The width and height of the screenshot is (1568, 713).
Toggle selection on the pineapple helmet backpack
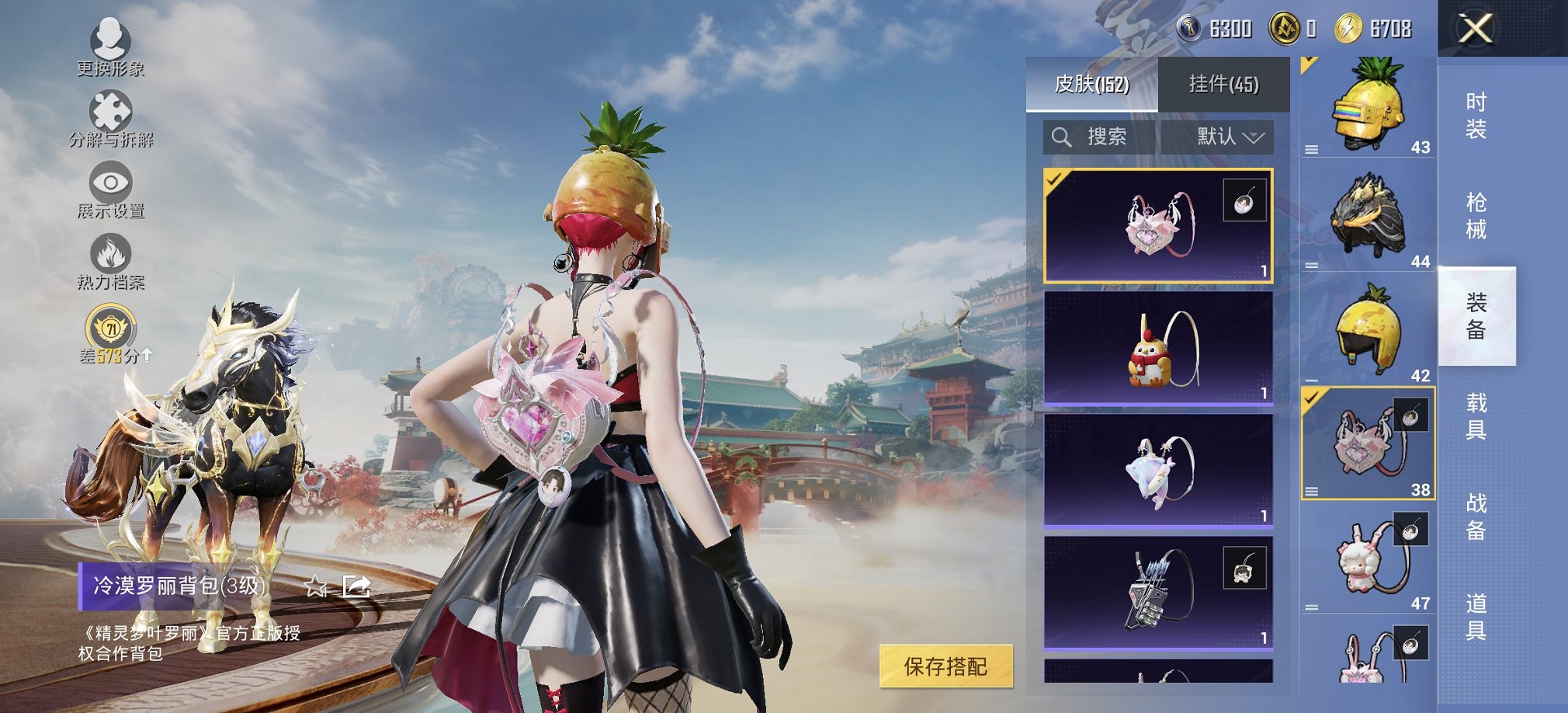click(1366, 105)
